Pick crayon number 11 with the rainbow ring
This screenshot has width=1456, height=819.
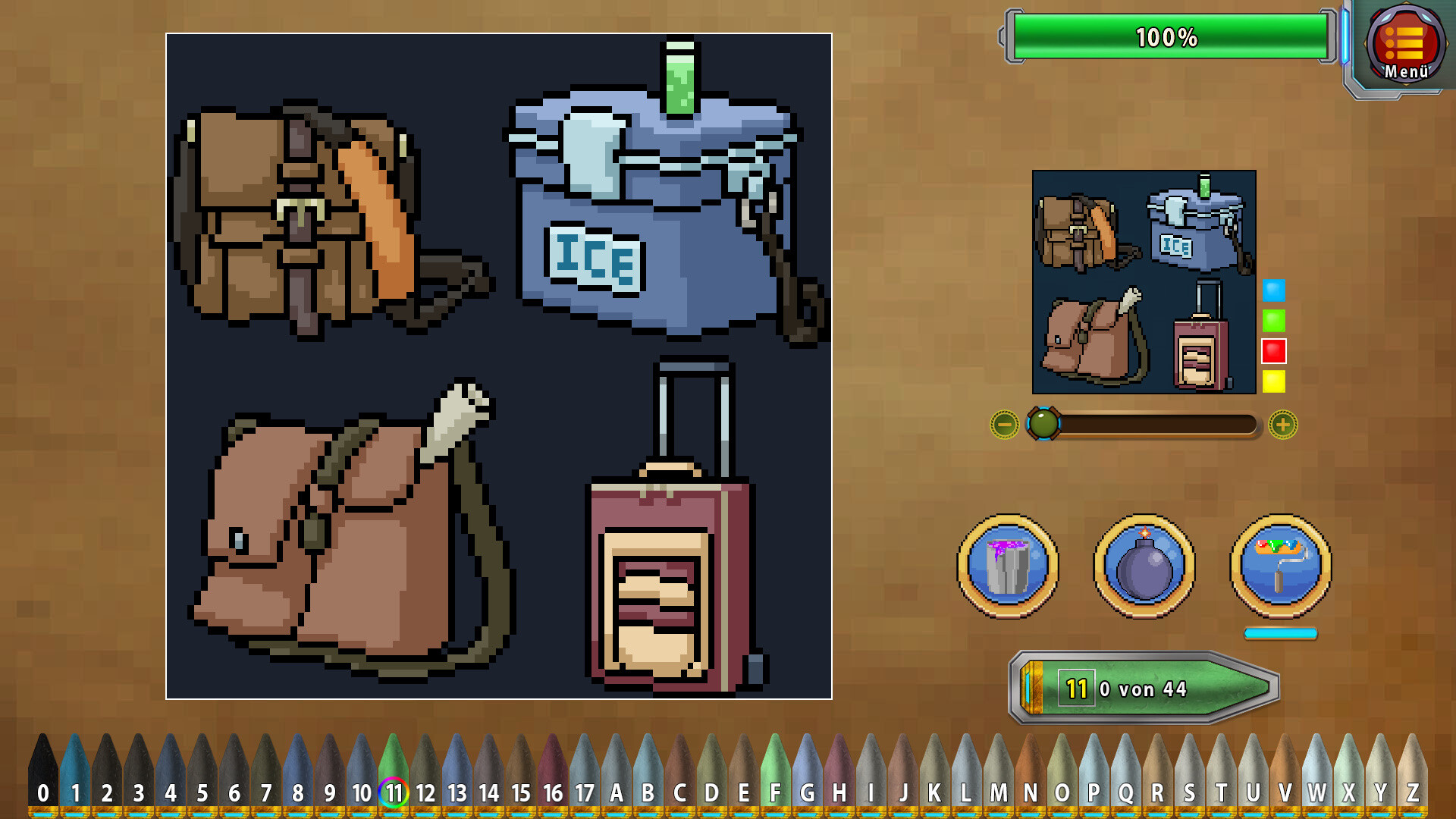pos(394,792)
